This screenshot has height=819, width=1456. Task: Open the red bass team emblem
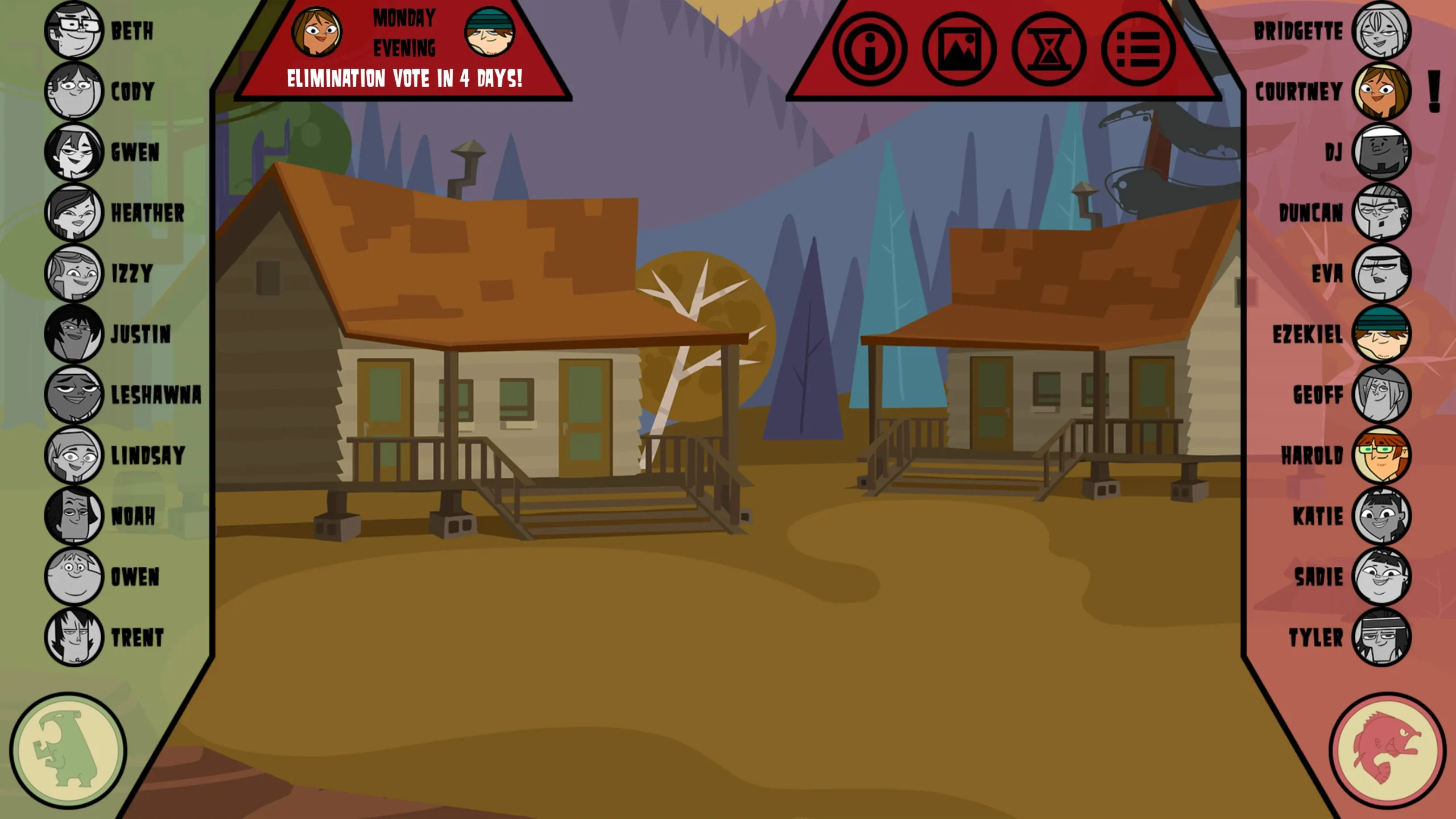pos(1387,751)
